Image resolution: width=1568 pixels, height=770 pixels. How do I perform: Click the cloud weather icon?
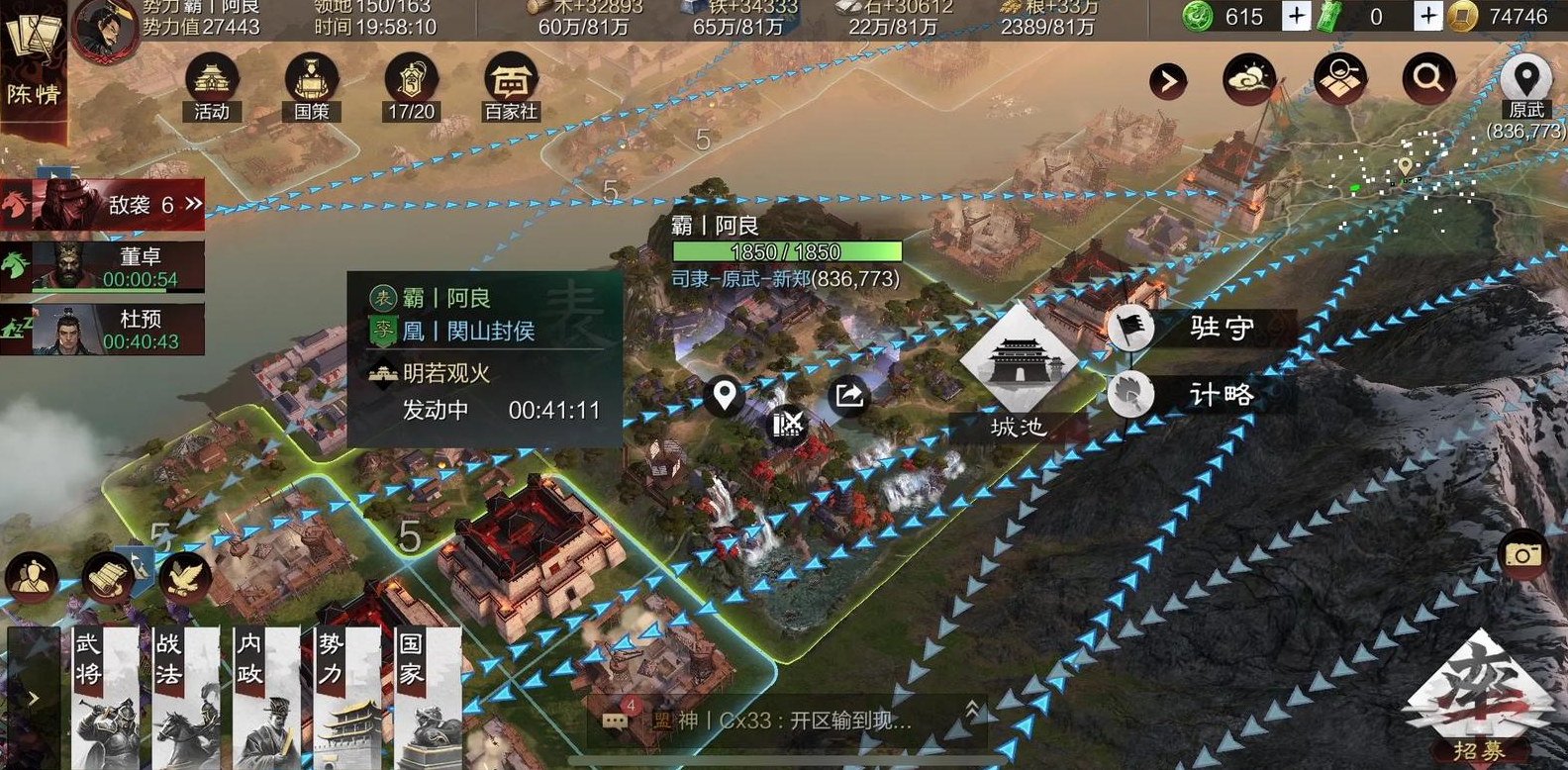point(1249,78)
